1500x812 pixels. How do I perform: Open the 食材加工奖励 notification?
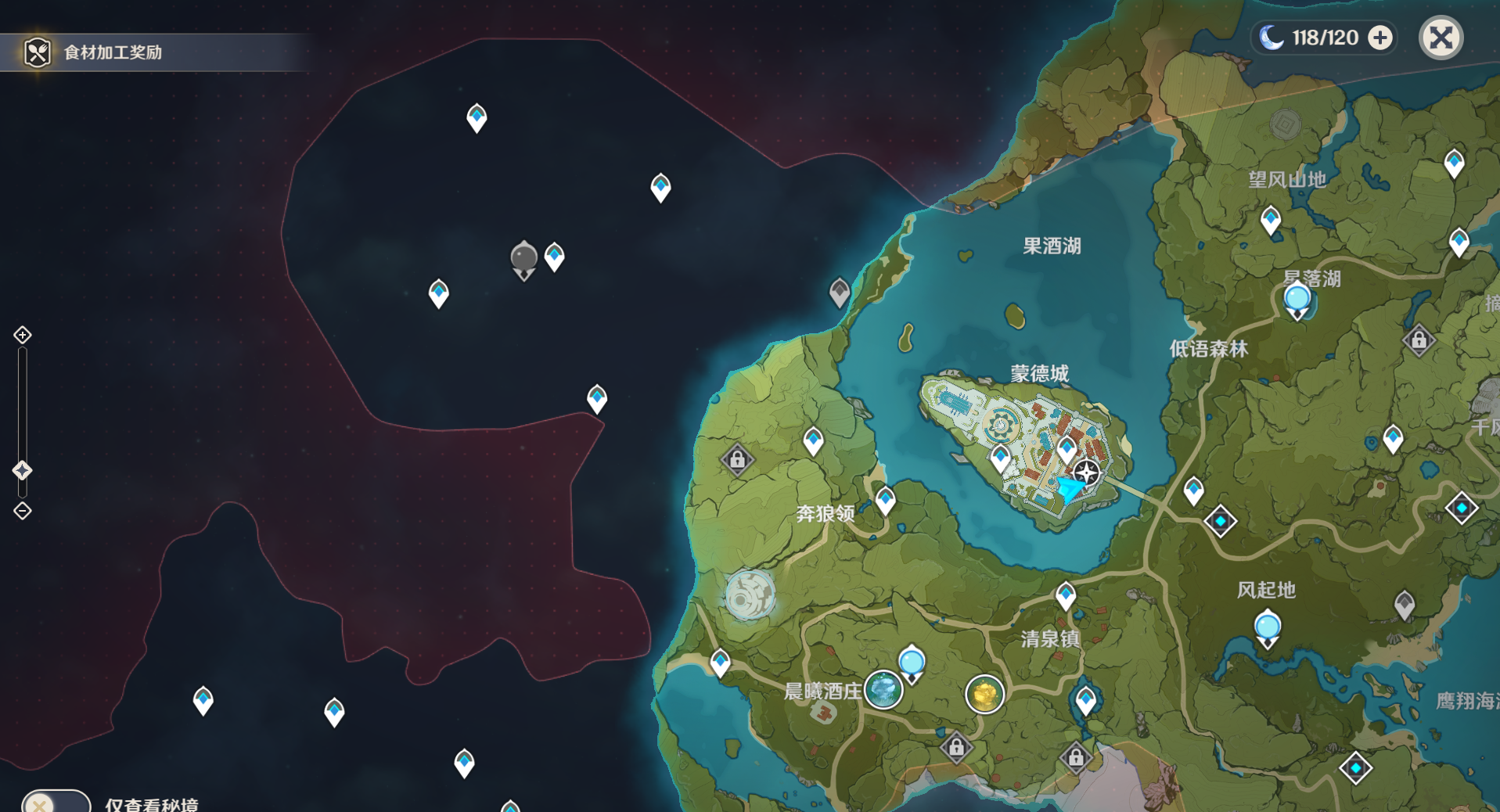click(x=113, y=52)
